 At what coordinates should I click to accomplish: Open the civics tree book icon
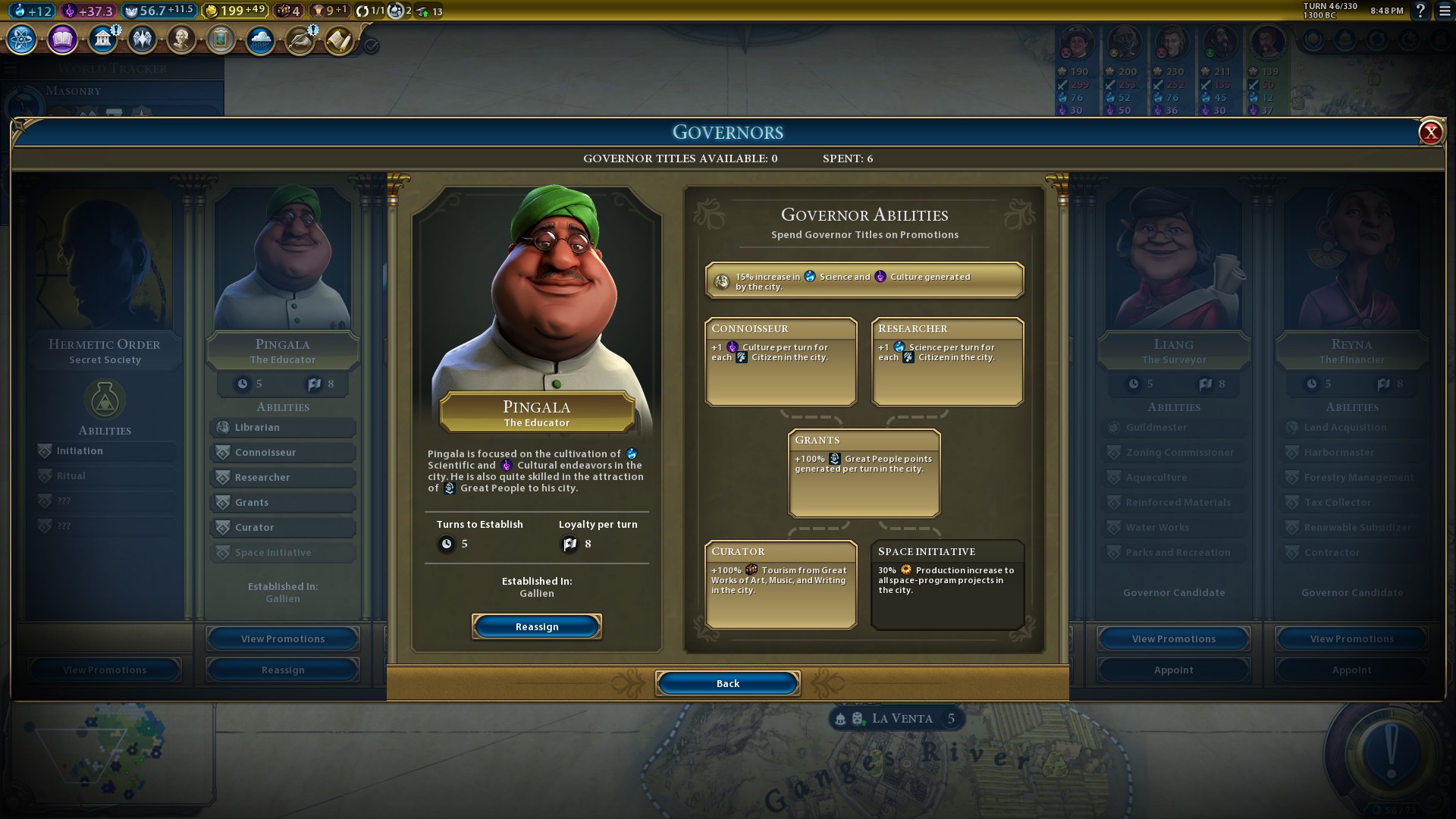62,39
